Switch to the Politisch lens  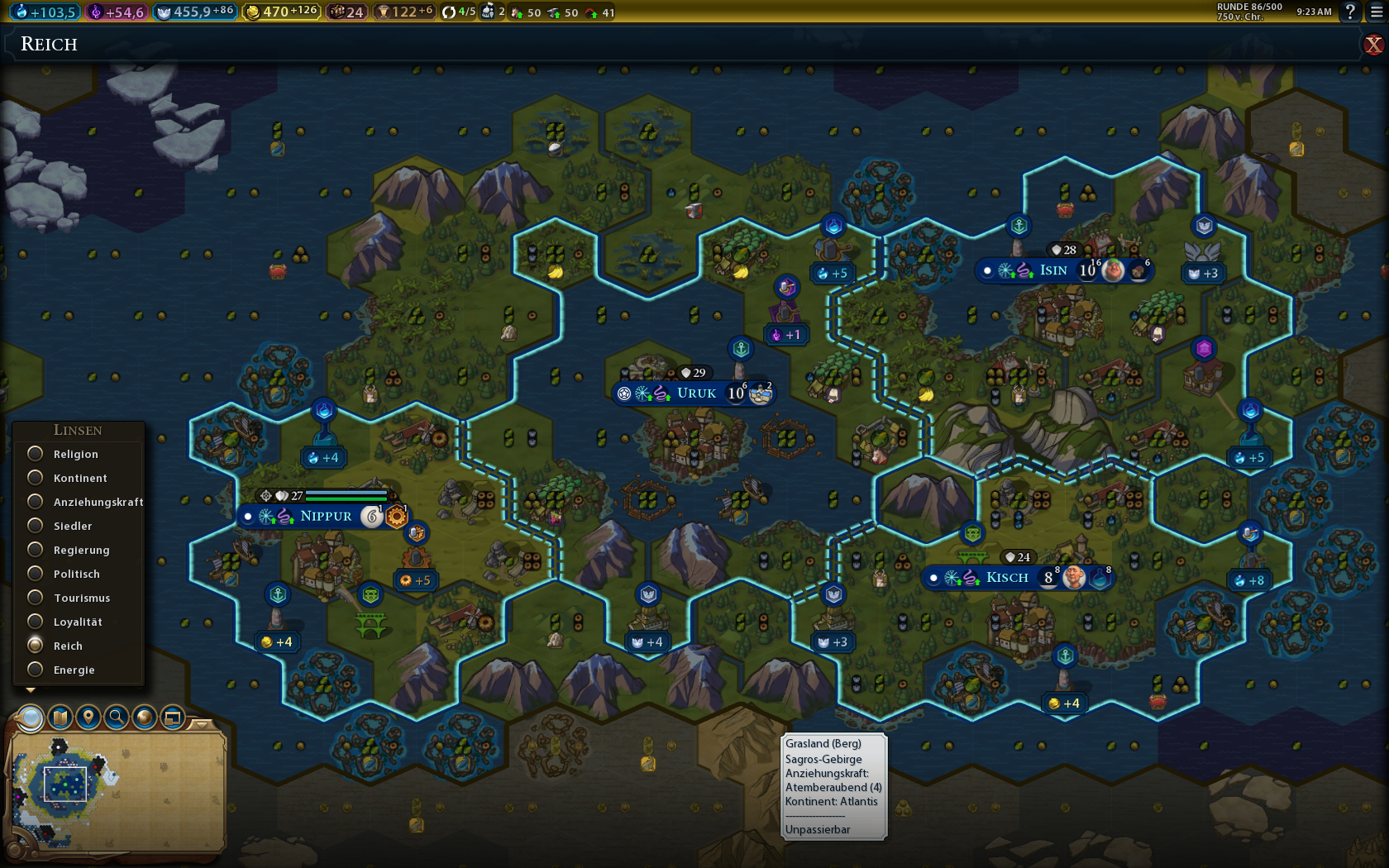[x=36, y=574]
